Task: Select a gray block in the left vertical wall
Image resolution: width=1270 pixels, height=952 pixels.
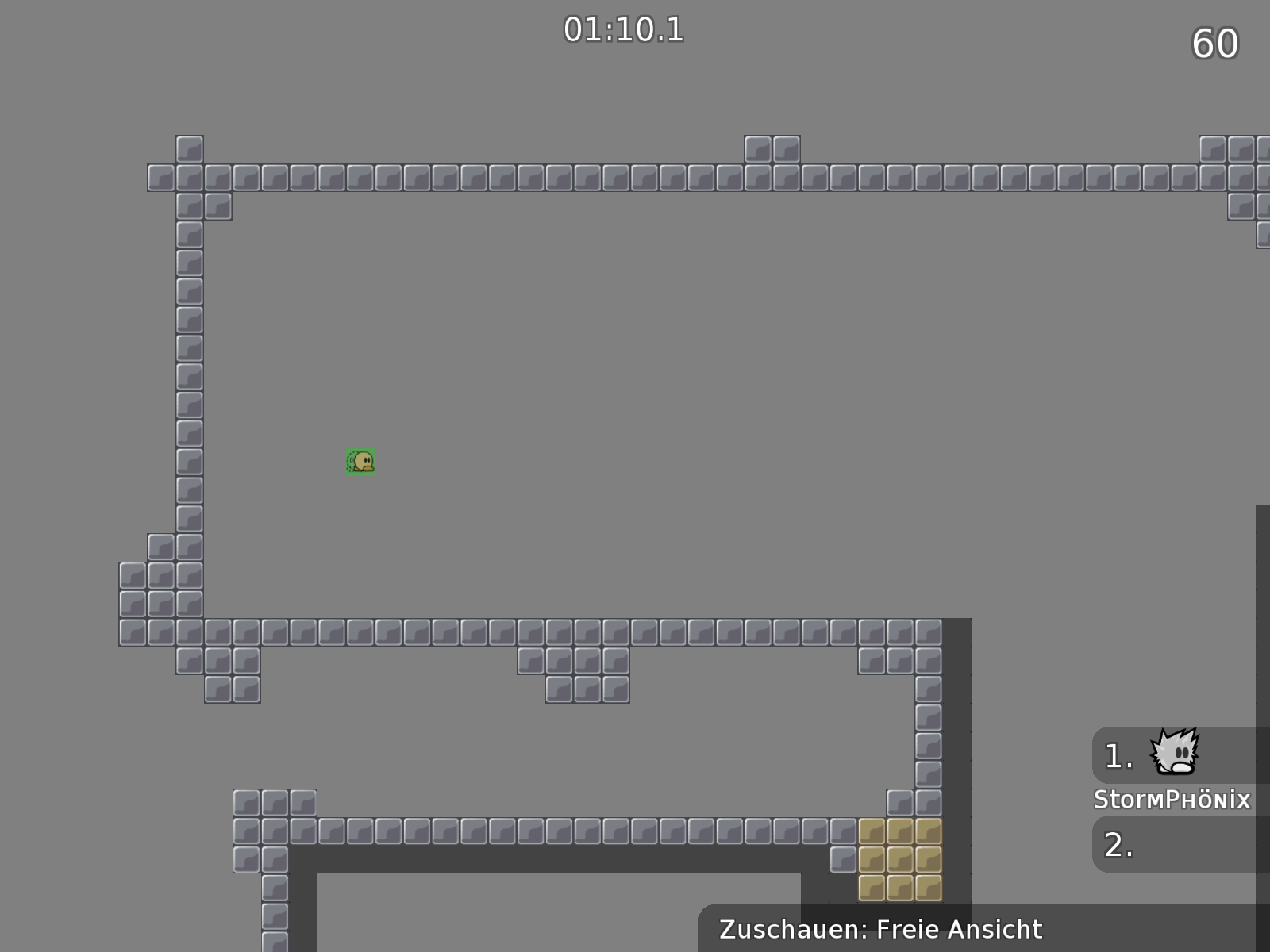Action: [x=189, y=373]
